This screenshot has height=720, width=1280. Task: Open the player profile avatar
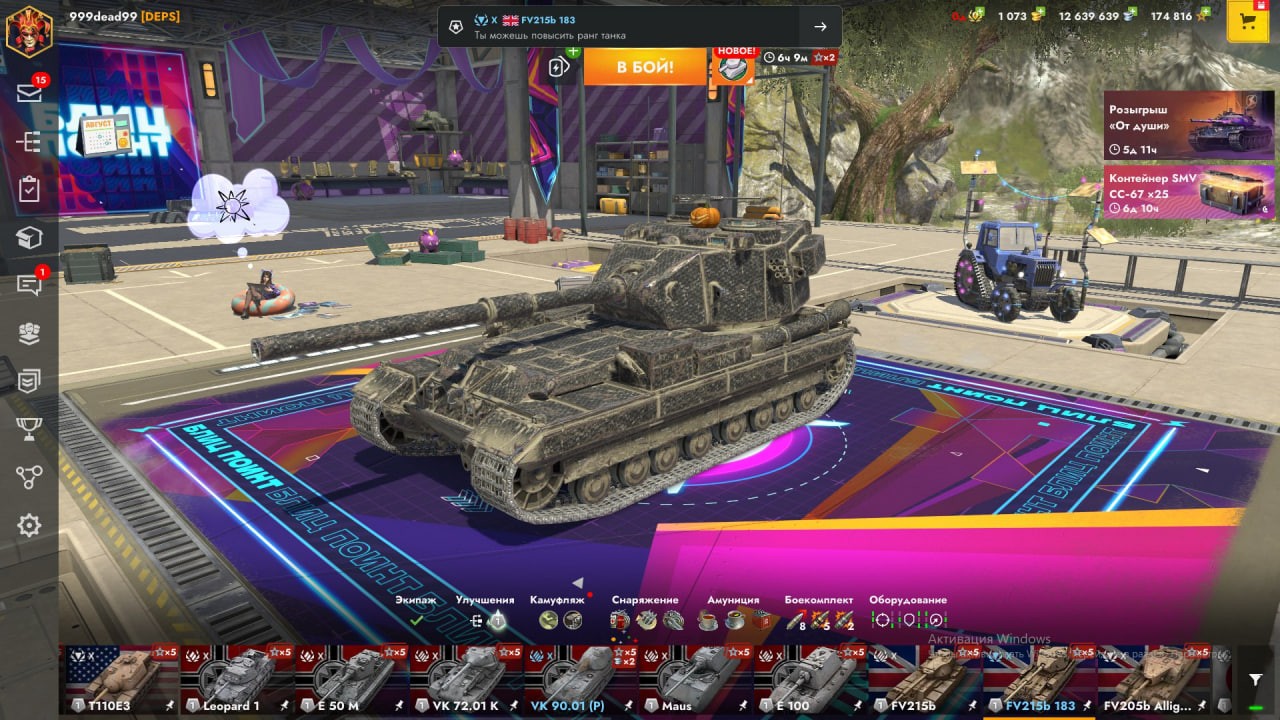click(29, 31)
